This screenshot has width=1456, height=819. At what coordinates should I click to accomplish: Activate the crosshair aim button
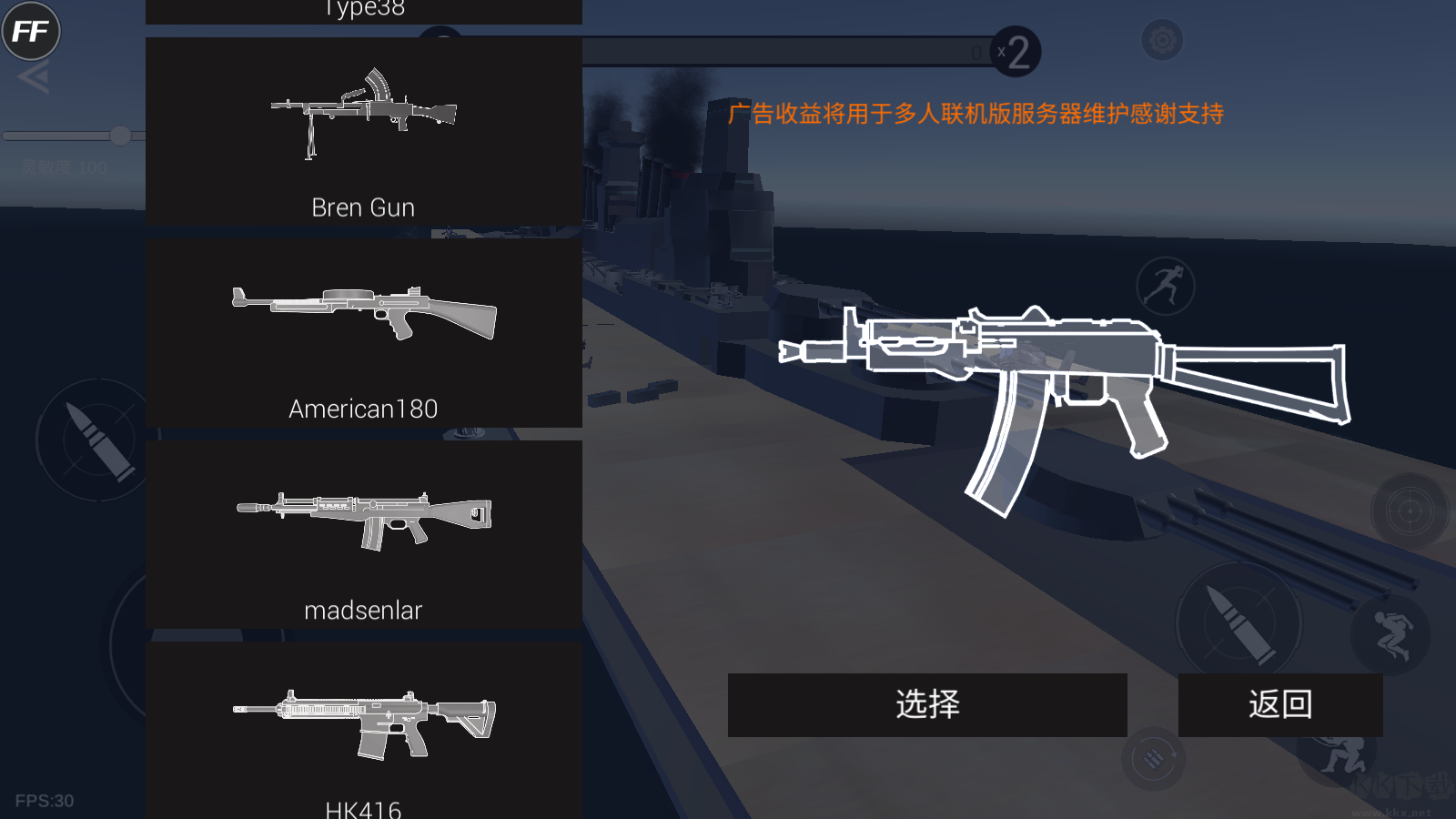[1410, 511]
